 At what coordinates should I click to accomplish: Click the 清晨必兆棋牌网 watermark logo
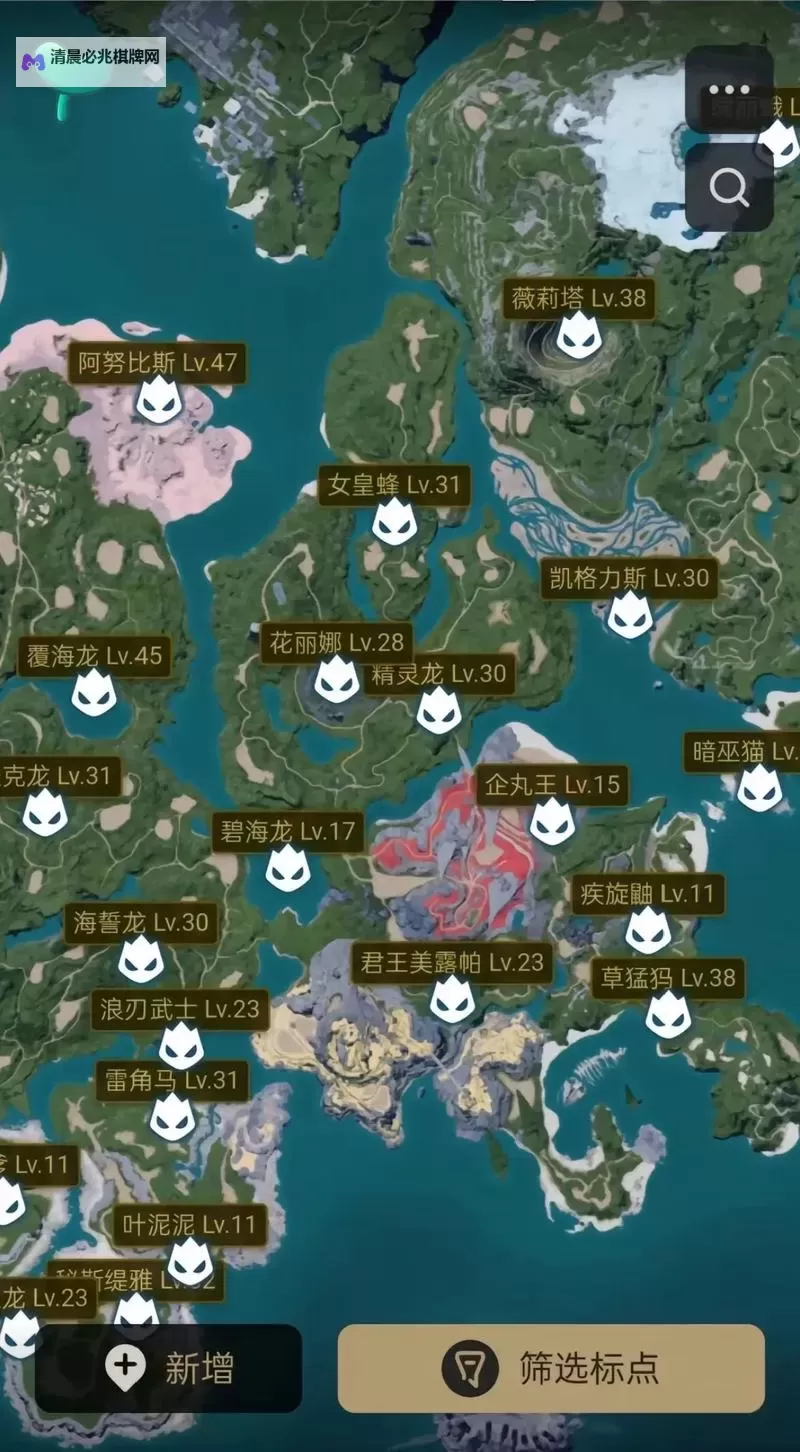pos(90,59)
